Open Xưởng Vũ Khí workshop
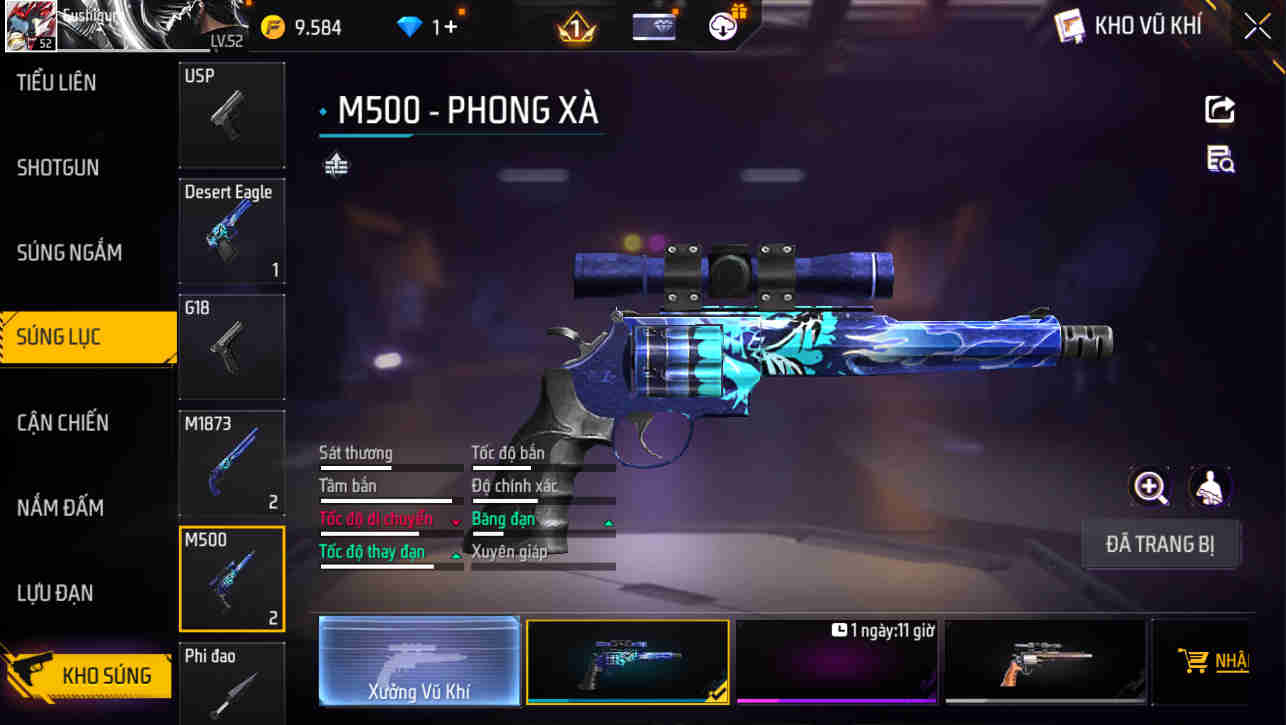Screen dimensions: 1286x725 (x=418, y=662)
